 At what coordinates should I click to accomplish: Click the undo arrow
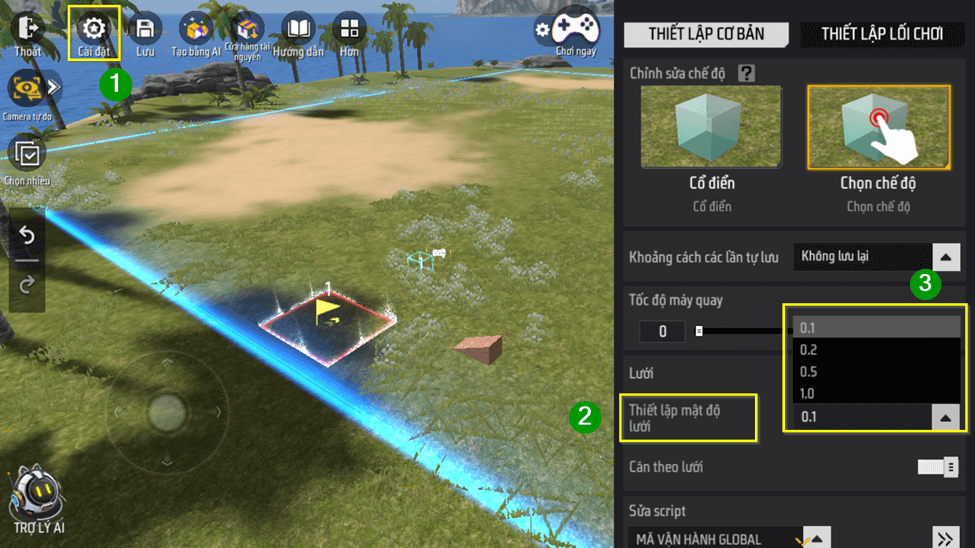point(27,236)
